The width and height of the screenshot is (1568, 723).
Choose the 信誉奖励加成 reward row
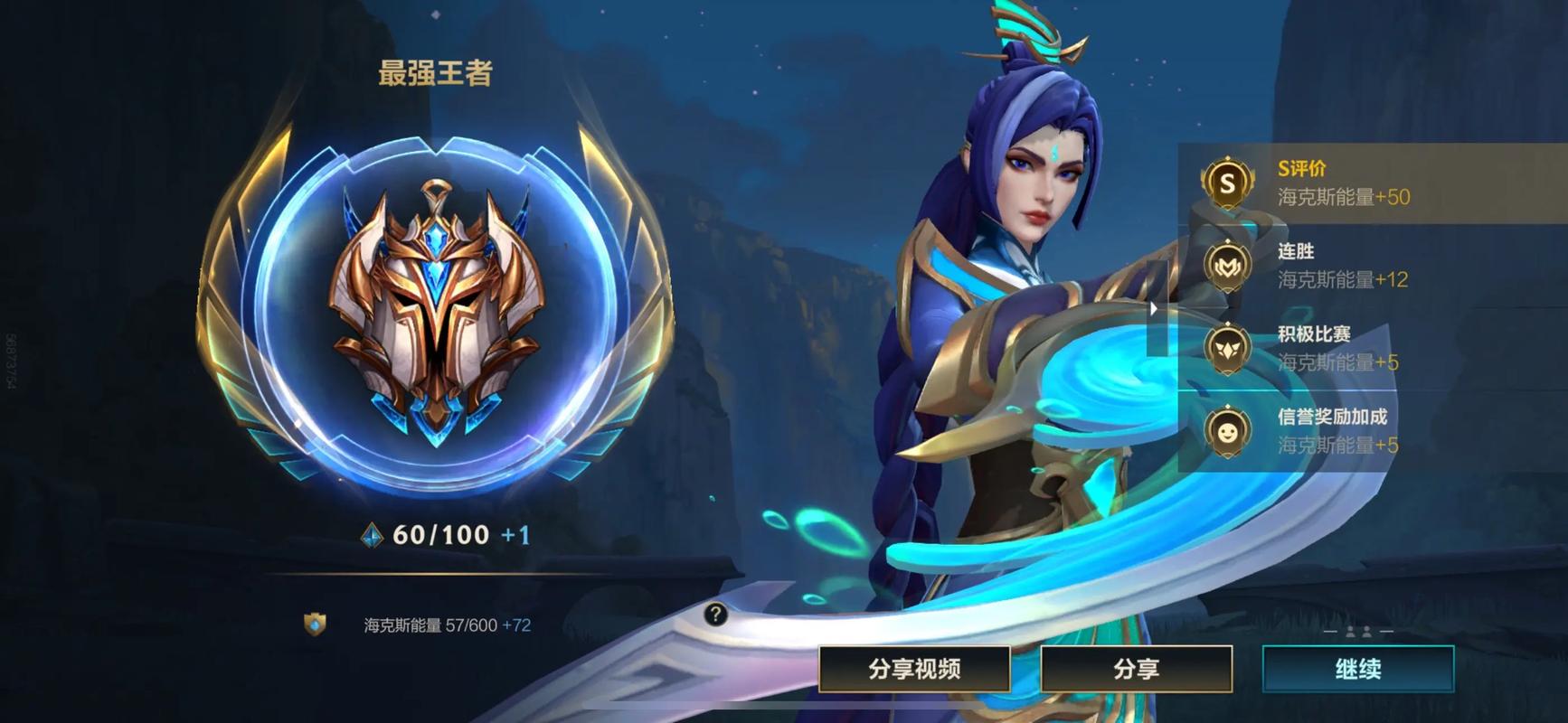pyautogui.click(x=1371, y=431)
